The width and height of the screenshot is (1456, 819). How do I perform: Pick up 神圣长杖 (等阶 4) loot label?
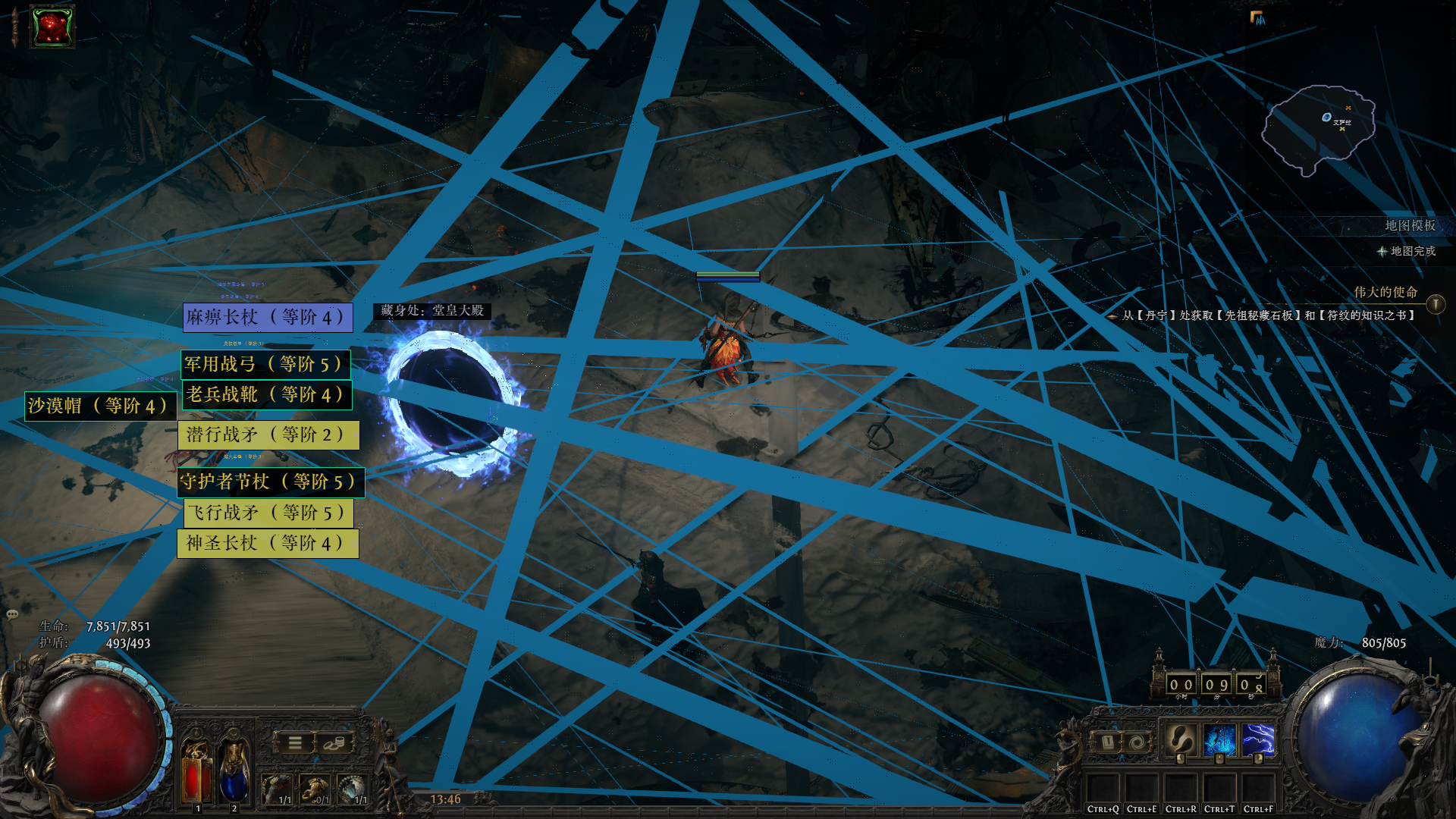267,543
